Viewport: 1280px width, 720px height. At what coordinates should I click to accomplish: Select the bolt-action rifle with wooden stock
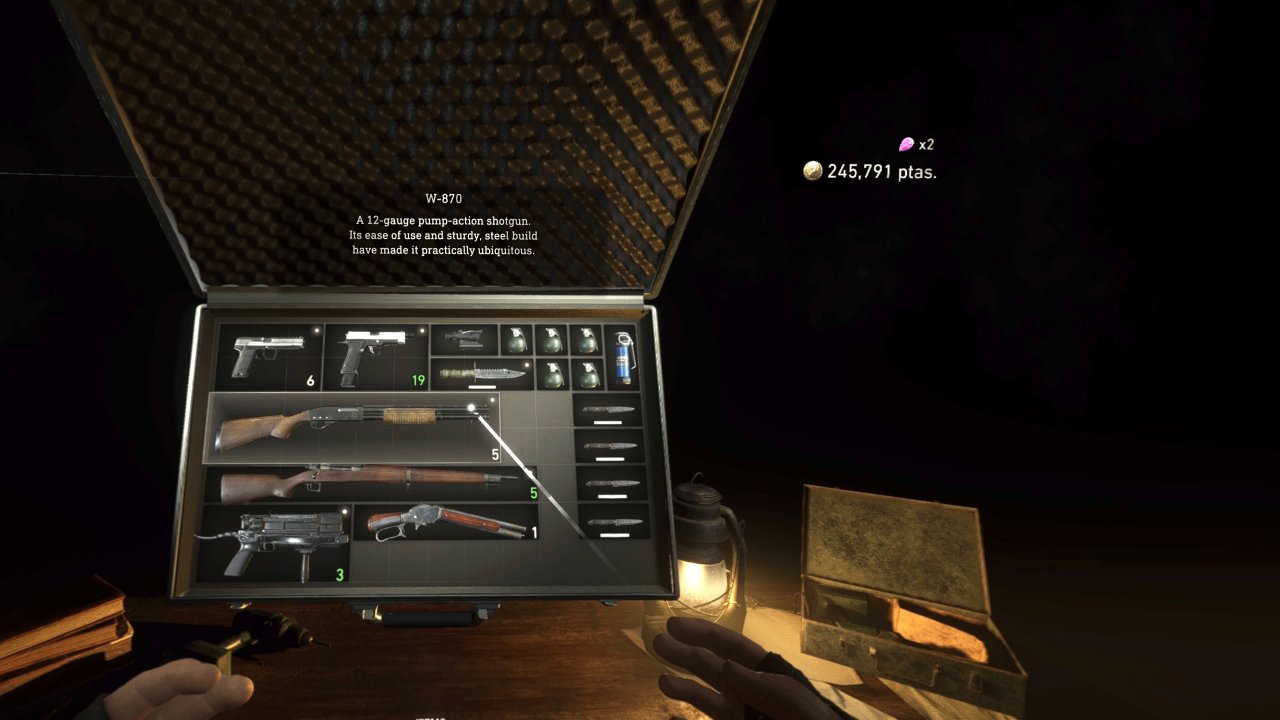[x=370, y=485]
